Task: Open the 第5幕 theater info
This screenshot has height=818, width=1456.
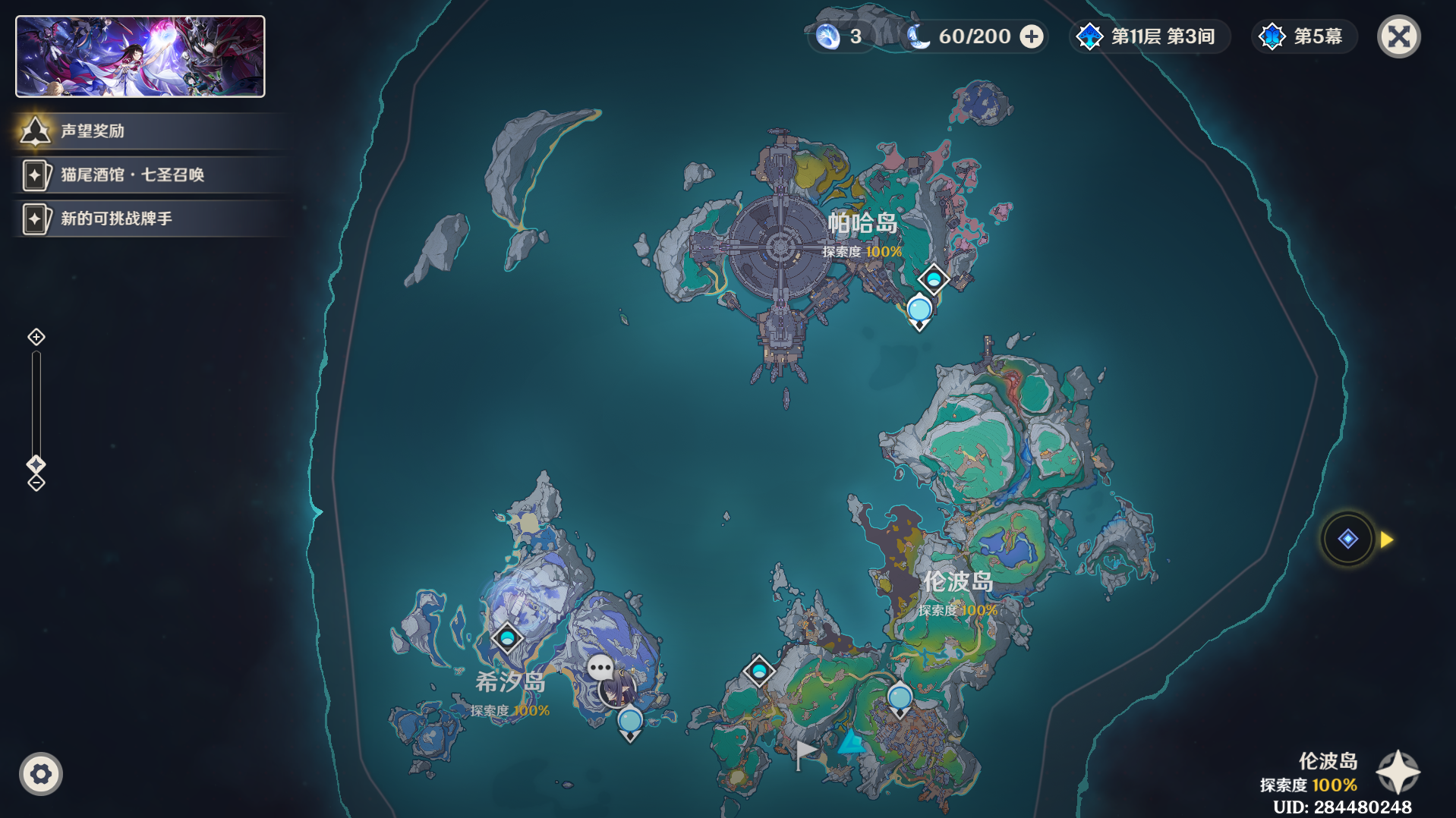Action: click(1303, 36)
